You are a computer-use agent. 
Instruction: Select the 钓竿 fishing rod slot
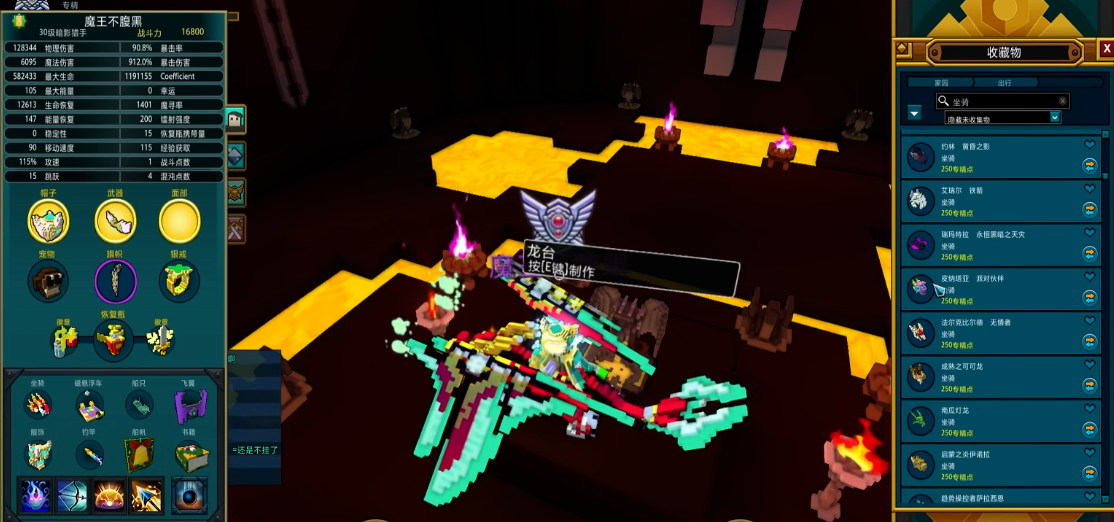(89, 455)
